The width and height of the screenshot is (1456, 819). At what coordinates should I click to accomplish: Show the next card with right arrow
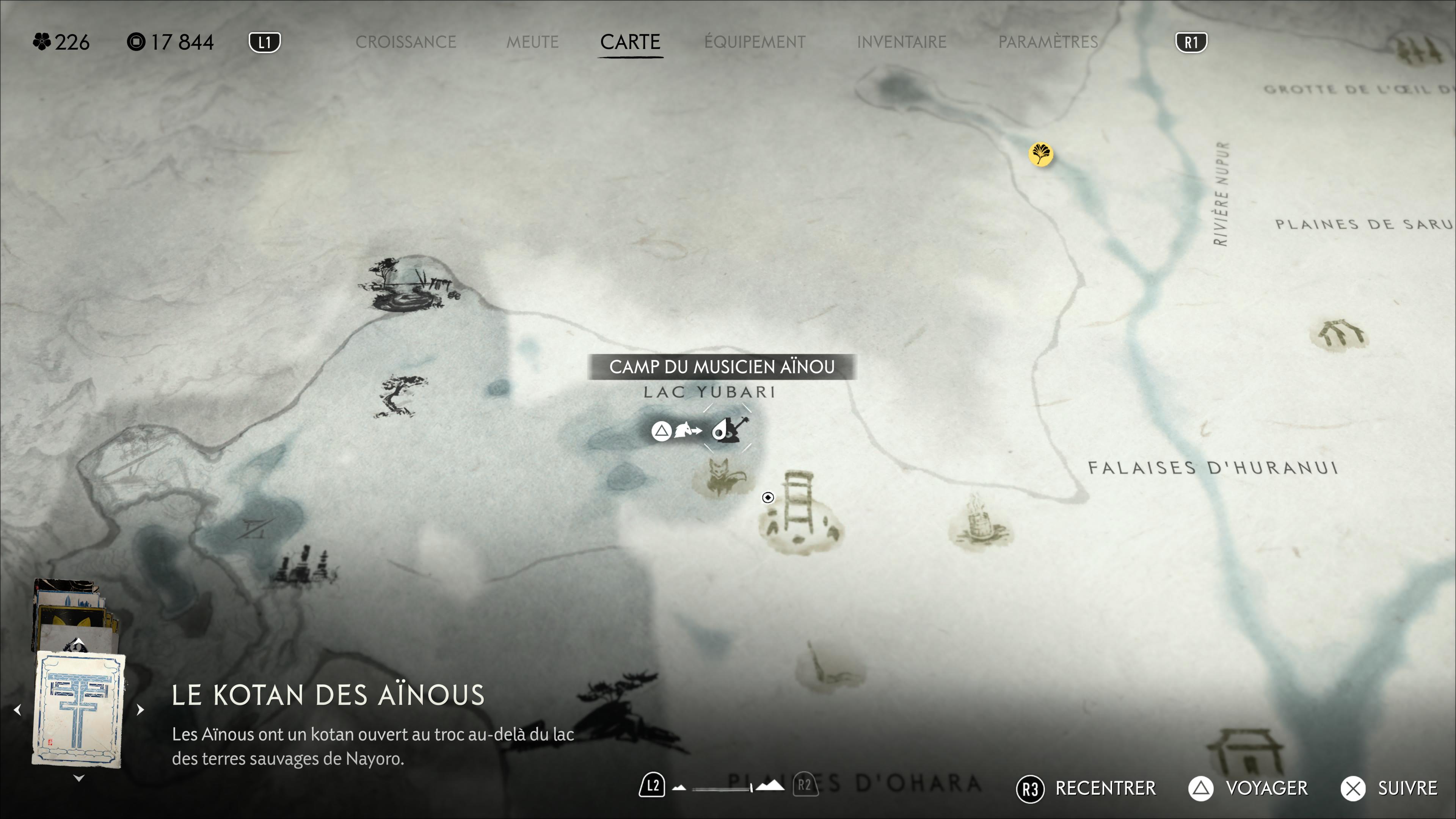(140, 709)
